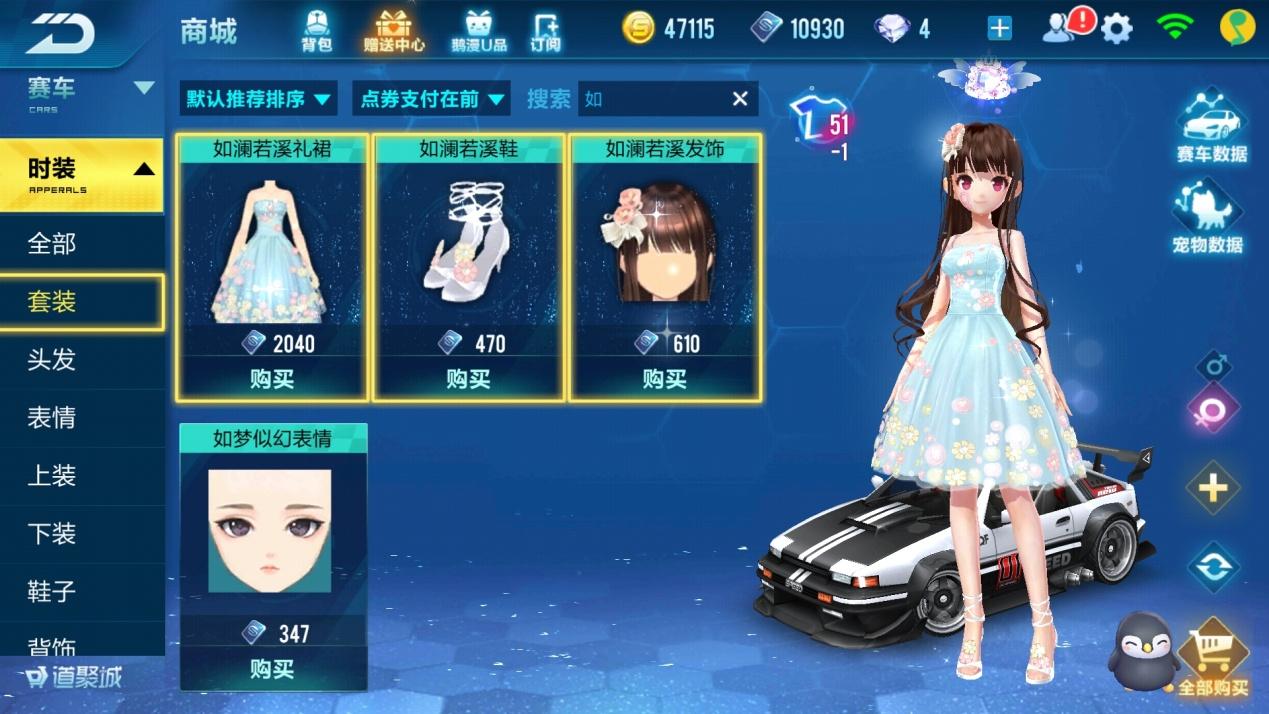Click 全部购买 buy all cart
This screenshot has height=714, width=1269.
[x=1212, y=661]
